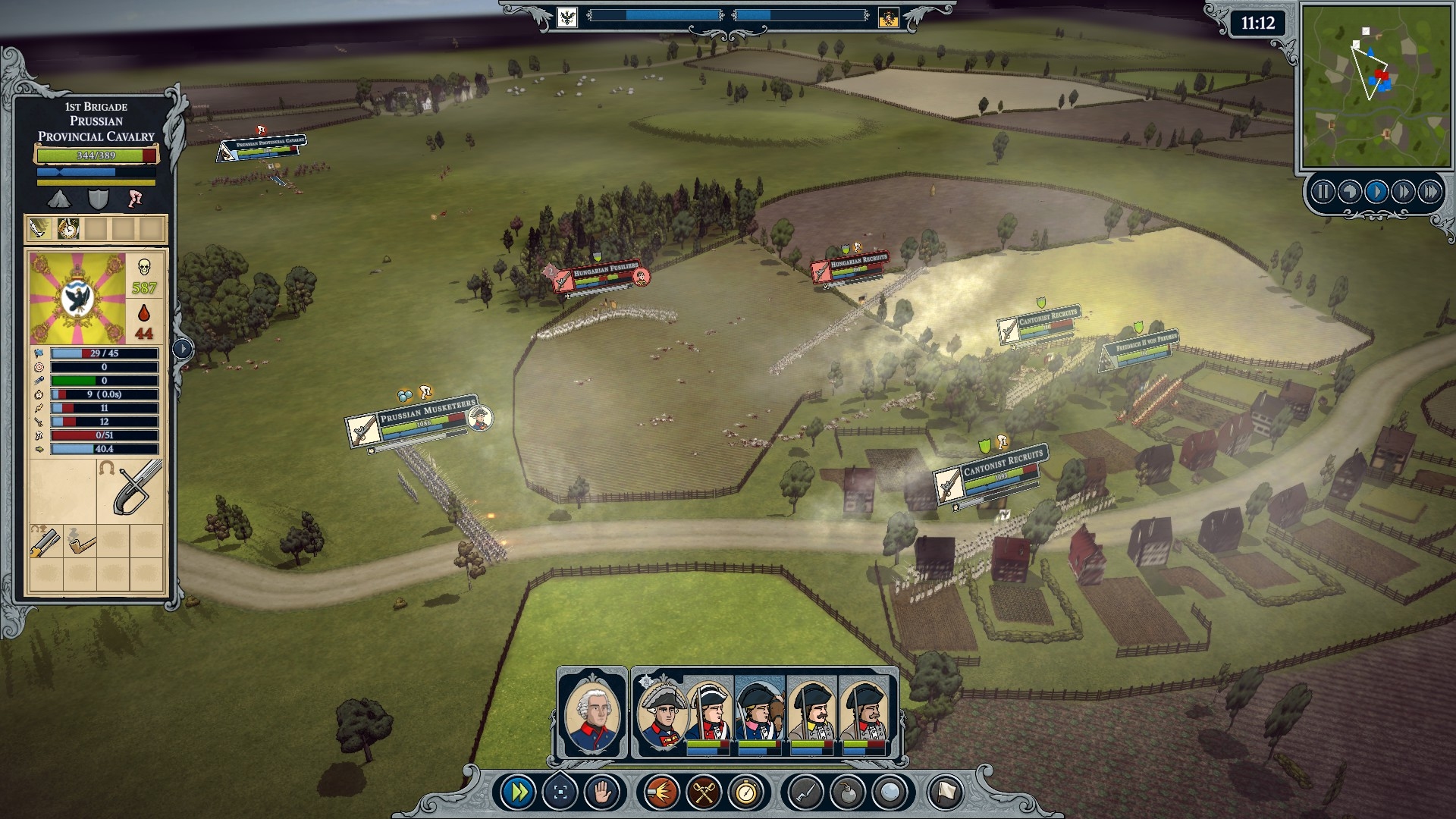Switch to slow-motion speed
Image resolution: width=1456 pixels, height=819 pixels.
click(1349, 192)
